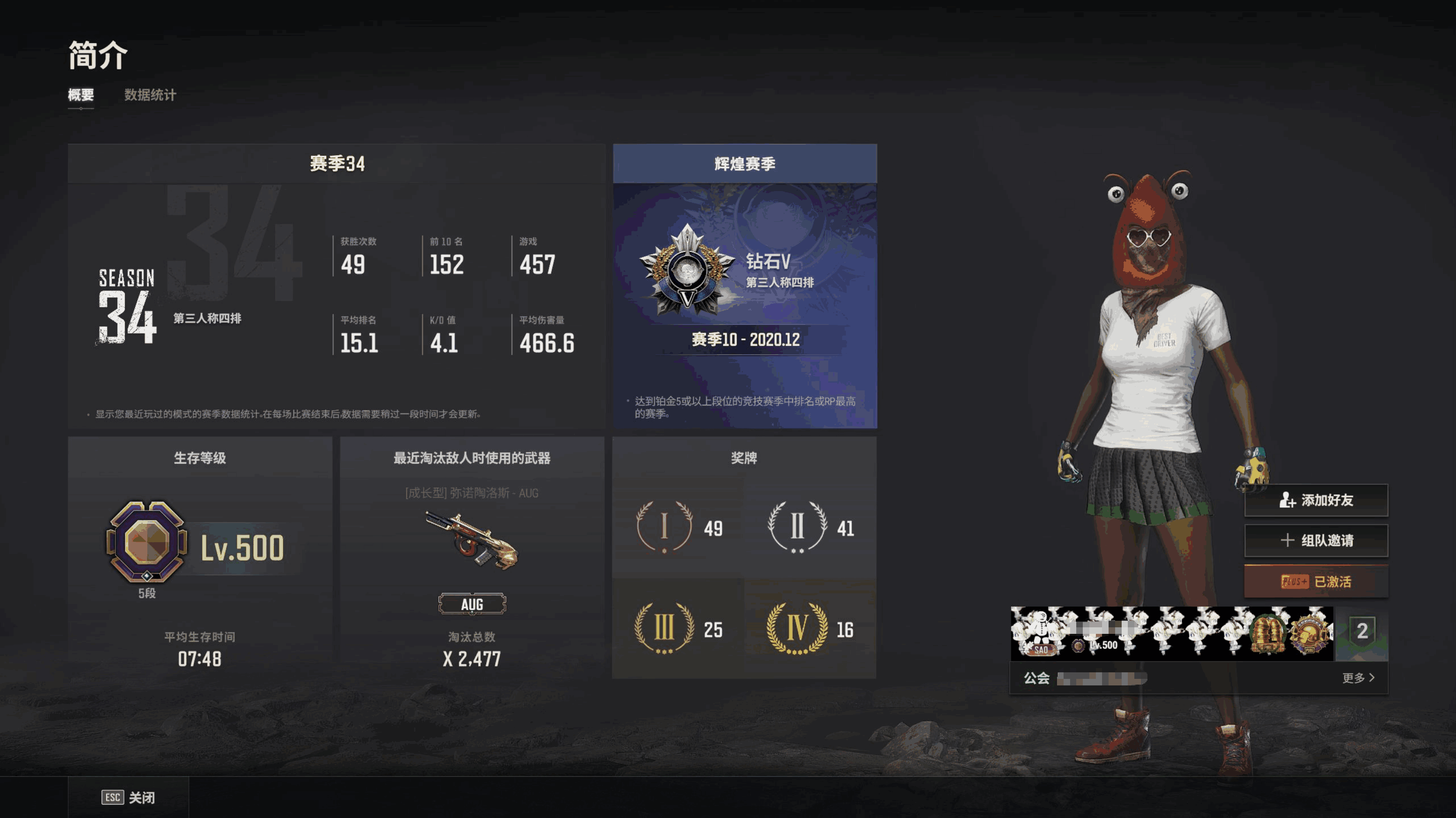Screen dimensions: 1456x818
Task: Close the profile with 关闭 button
Action: click(x=129, y=798)
